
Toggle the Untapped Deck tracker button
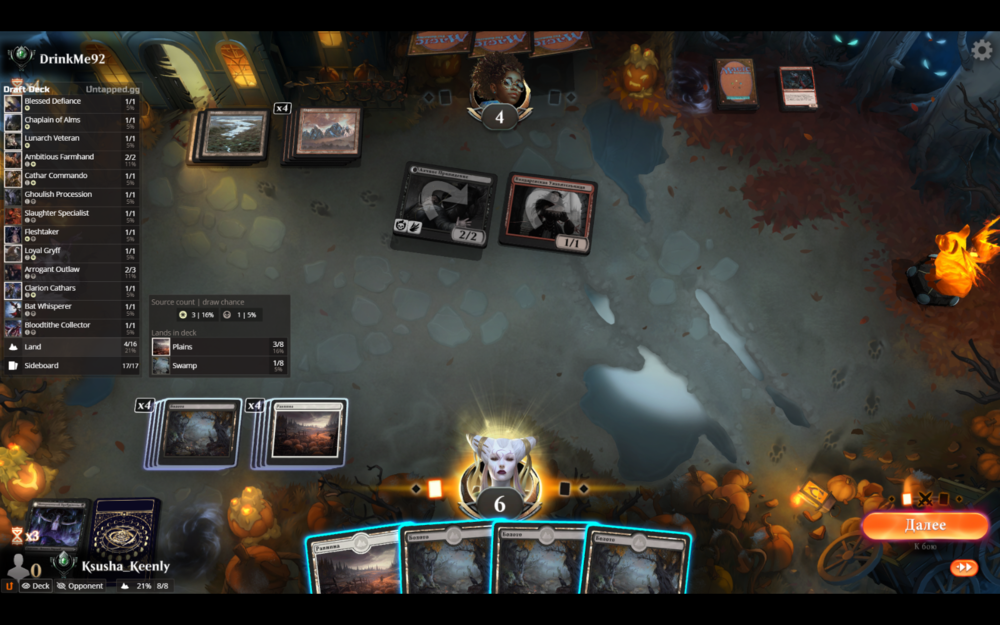[36, 586]
